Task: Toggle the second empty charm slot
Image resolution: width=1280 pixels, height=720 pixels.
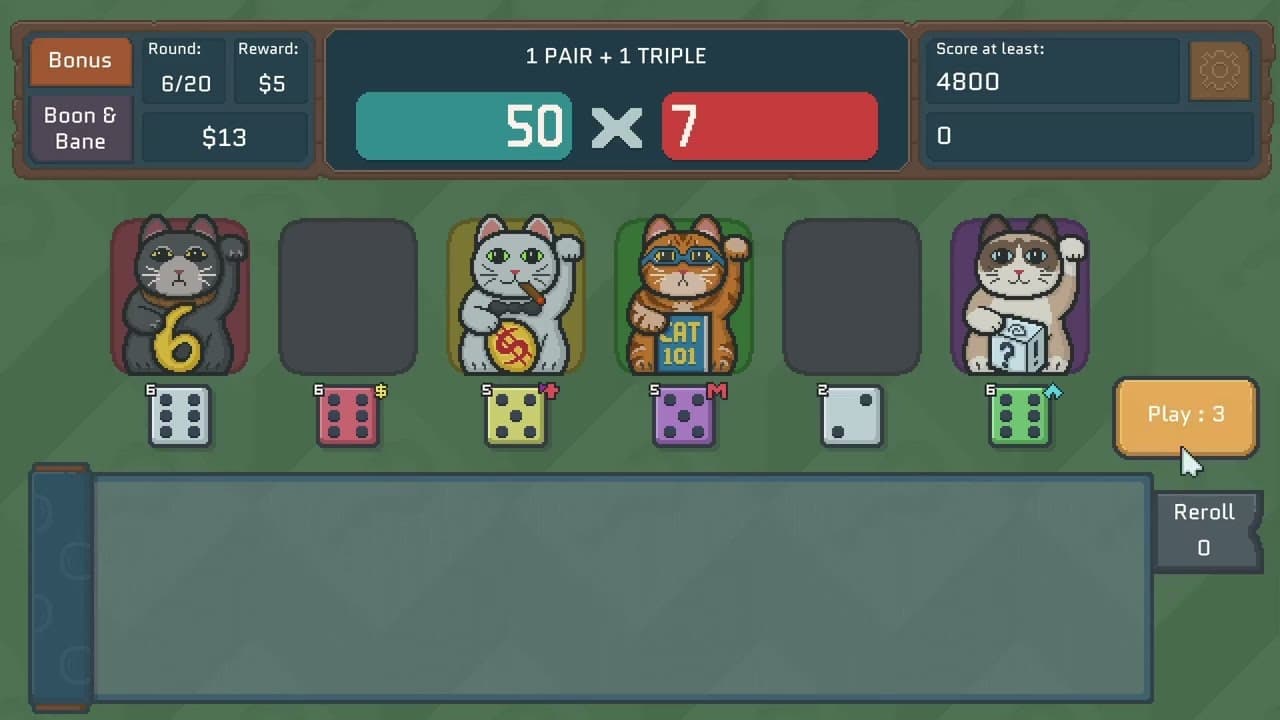Action: [x=851, y=295]
